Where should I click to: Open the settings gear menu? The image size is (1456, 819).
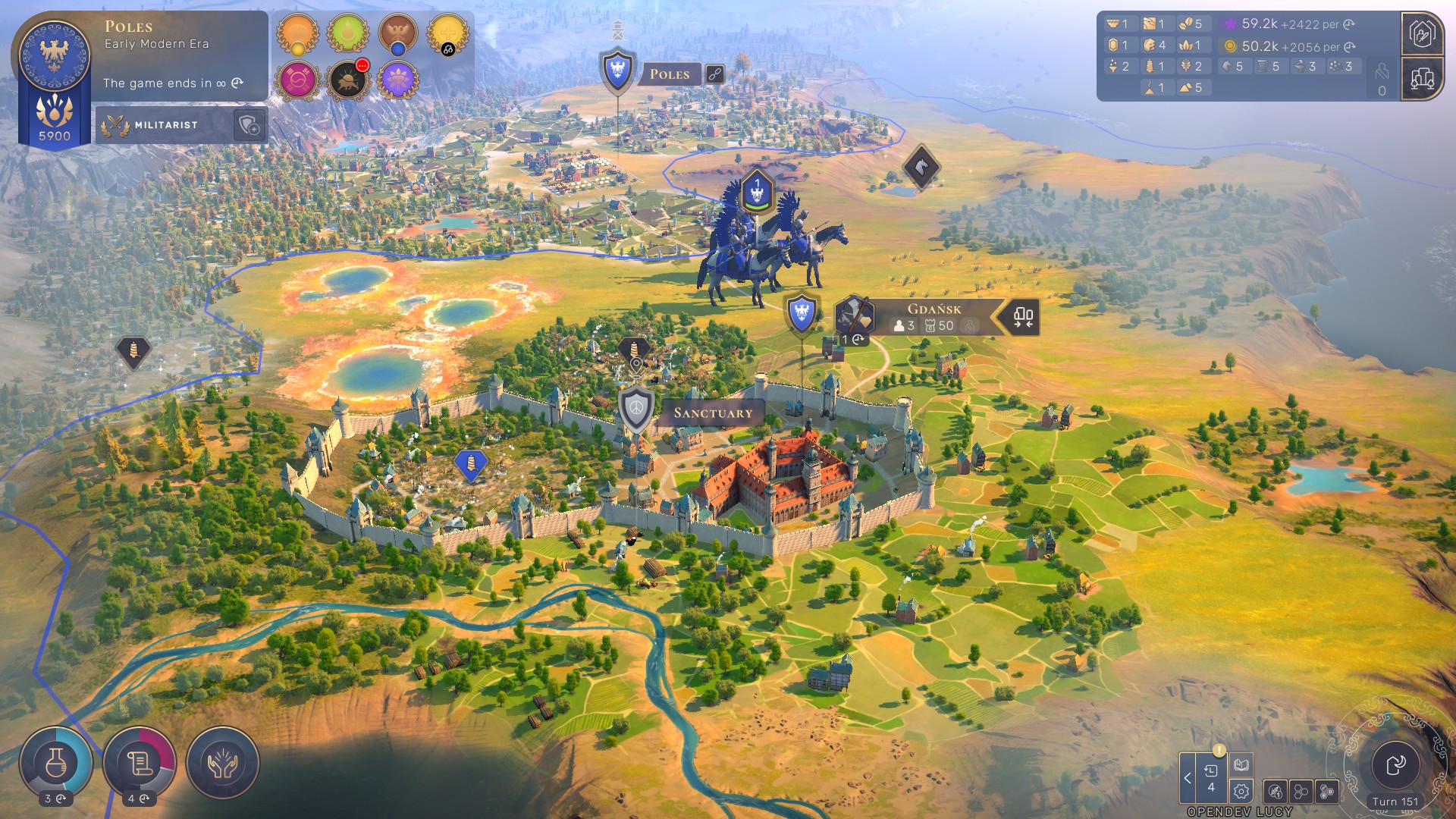(1241, 792)
